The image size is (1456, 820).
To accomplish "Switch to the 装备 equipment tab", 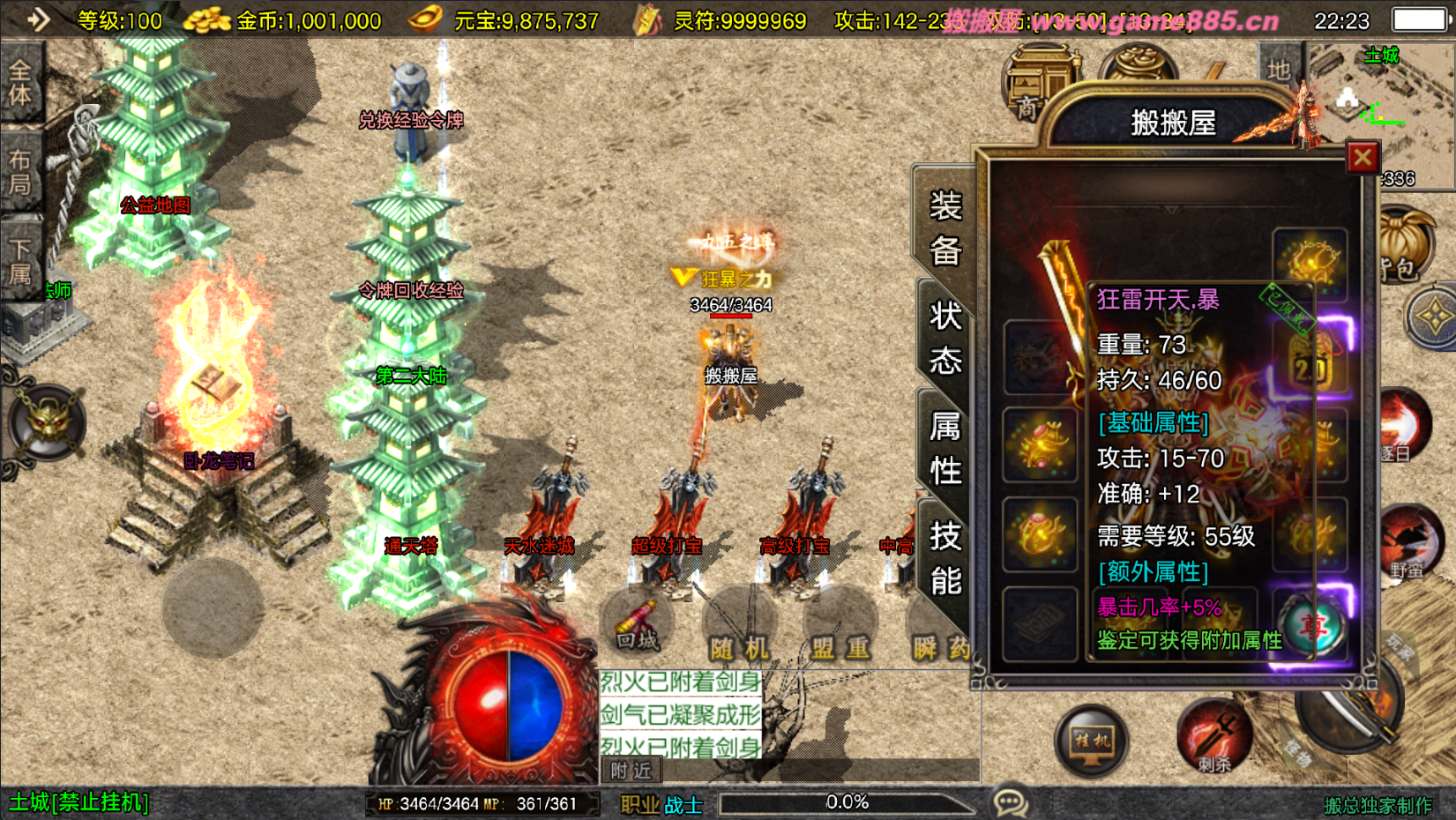I will tap(945, 228).
